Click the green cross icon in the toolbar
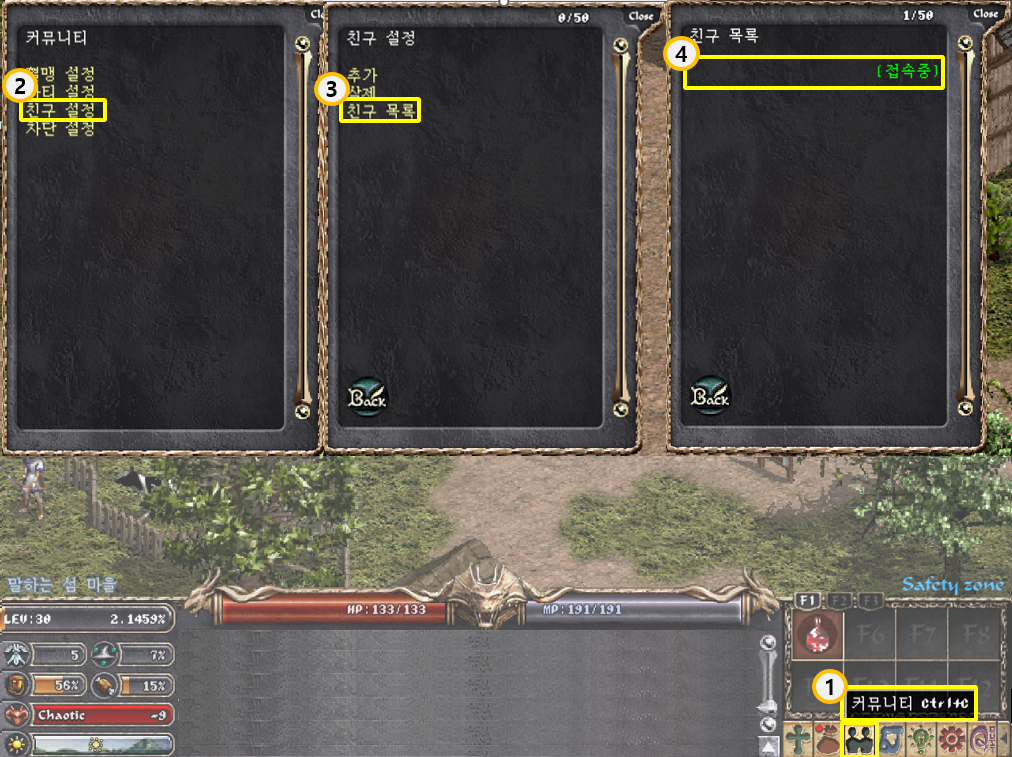The height and width of the screenshot is (757, 1012). click(798, 739)
